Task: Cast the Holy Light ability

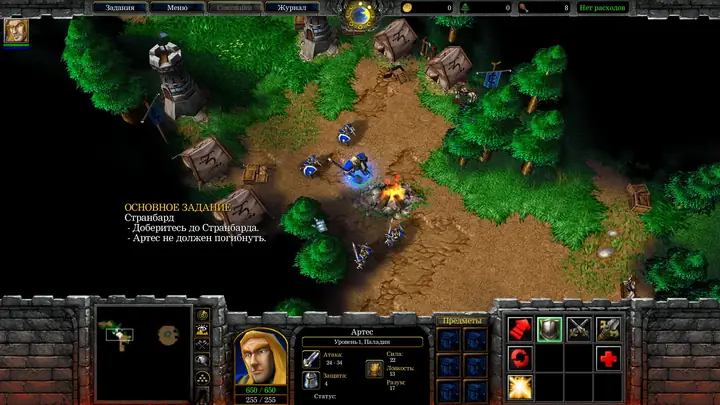Action: click(x=520, y=387)
